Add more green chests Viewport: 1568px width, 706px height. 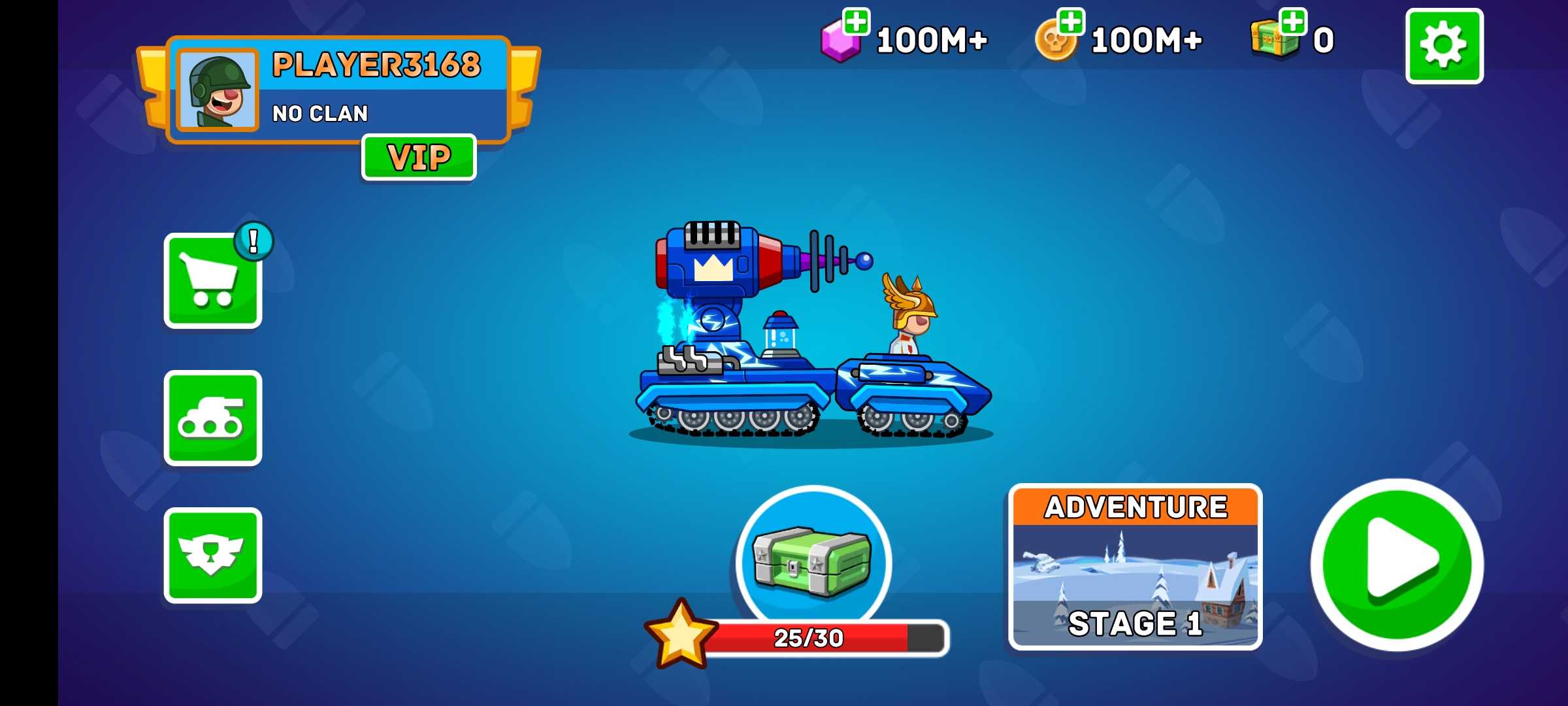click(x=1293, y=22)
